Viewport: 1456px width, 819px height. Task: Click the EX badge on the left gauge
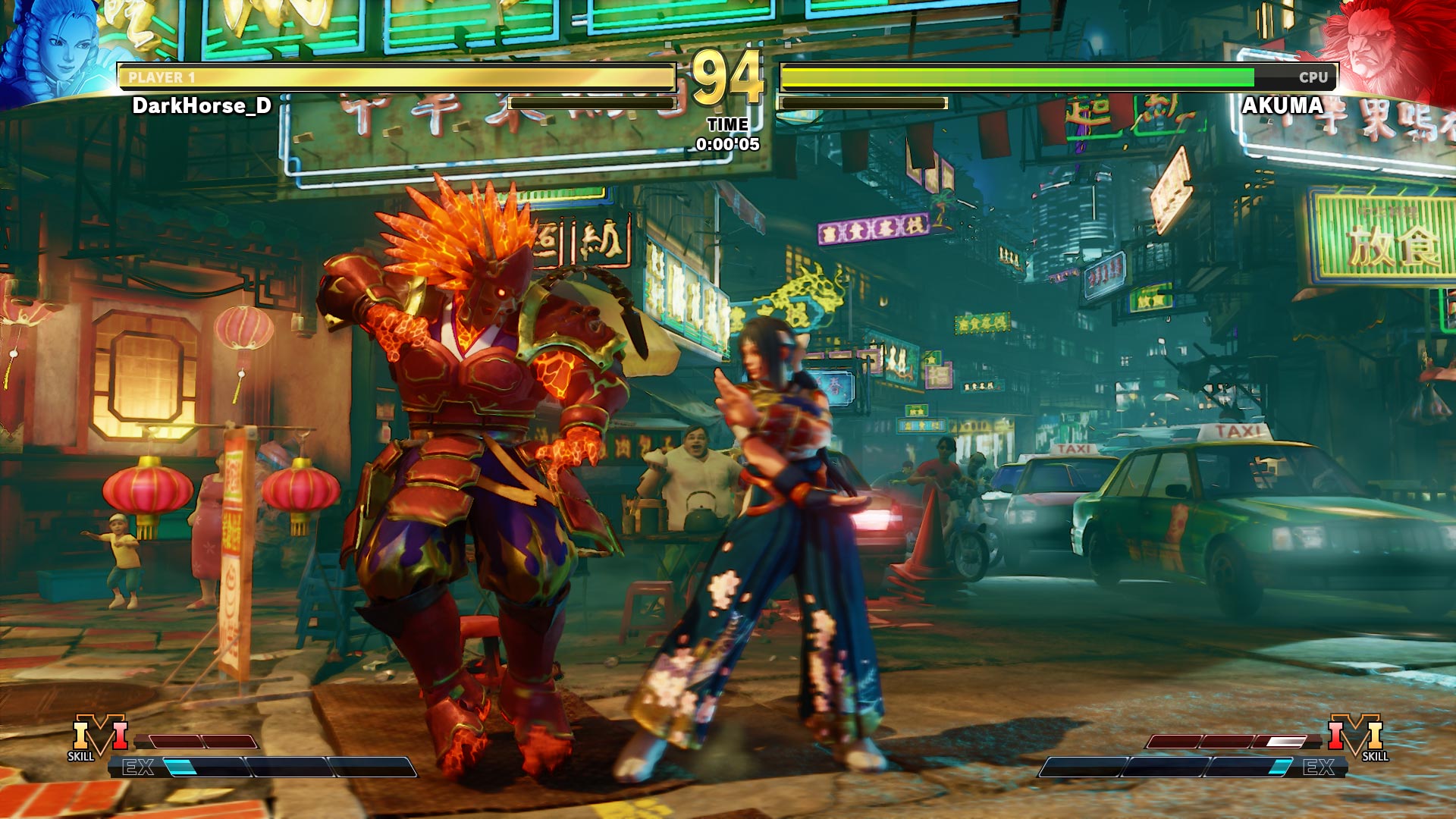[x=138, y=766]
